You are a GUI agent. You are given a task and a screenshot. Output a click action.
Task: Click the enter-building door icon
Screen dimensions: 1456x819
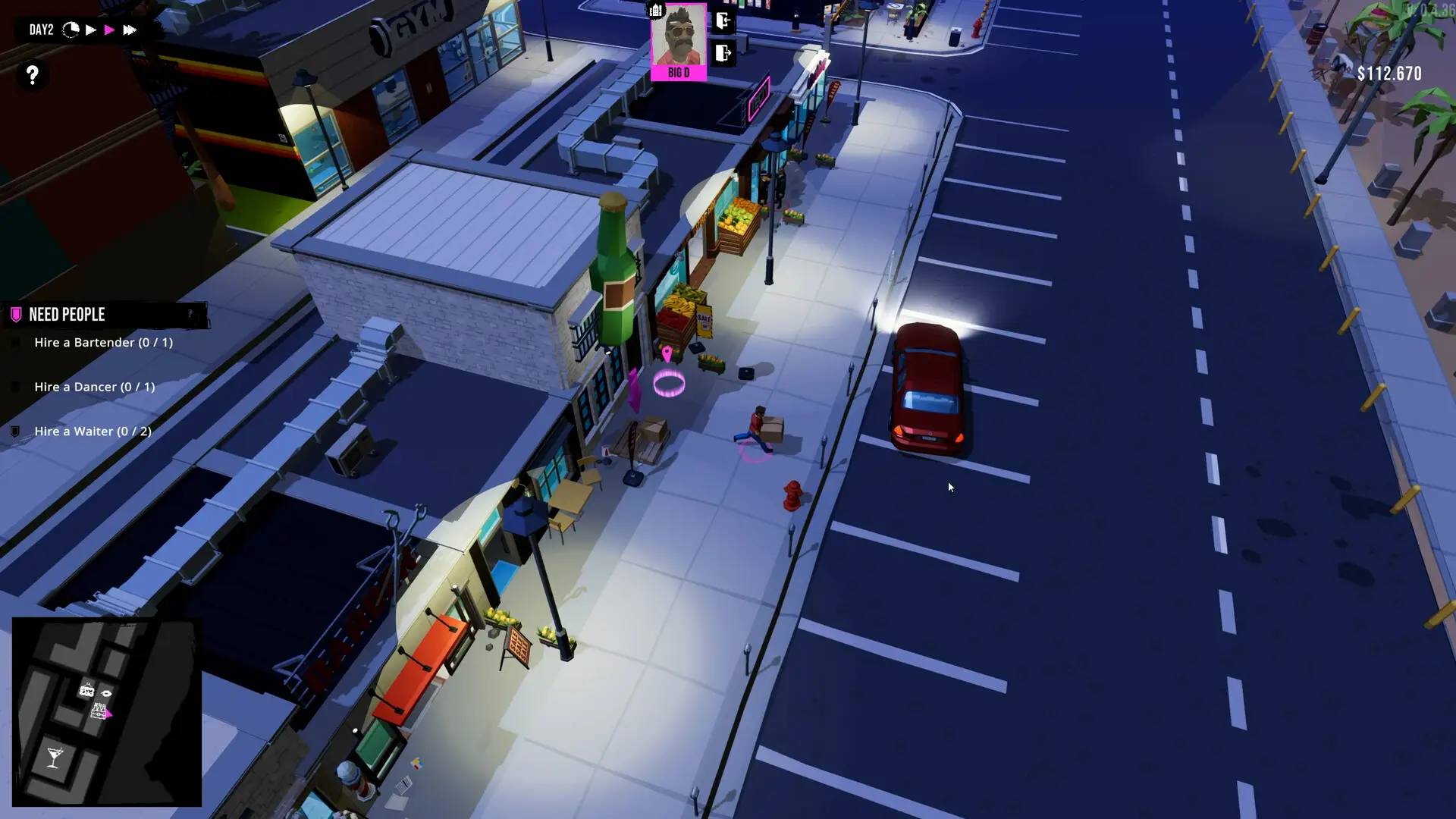723,21
